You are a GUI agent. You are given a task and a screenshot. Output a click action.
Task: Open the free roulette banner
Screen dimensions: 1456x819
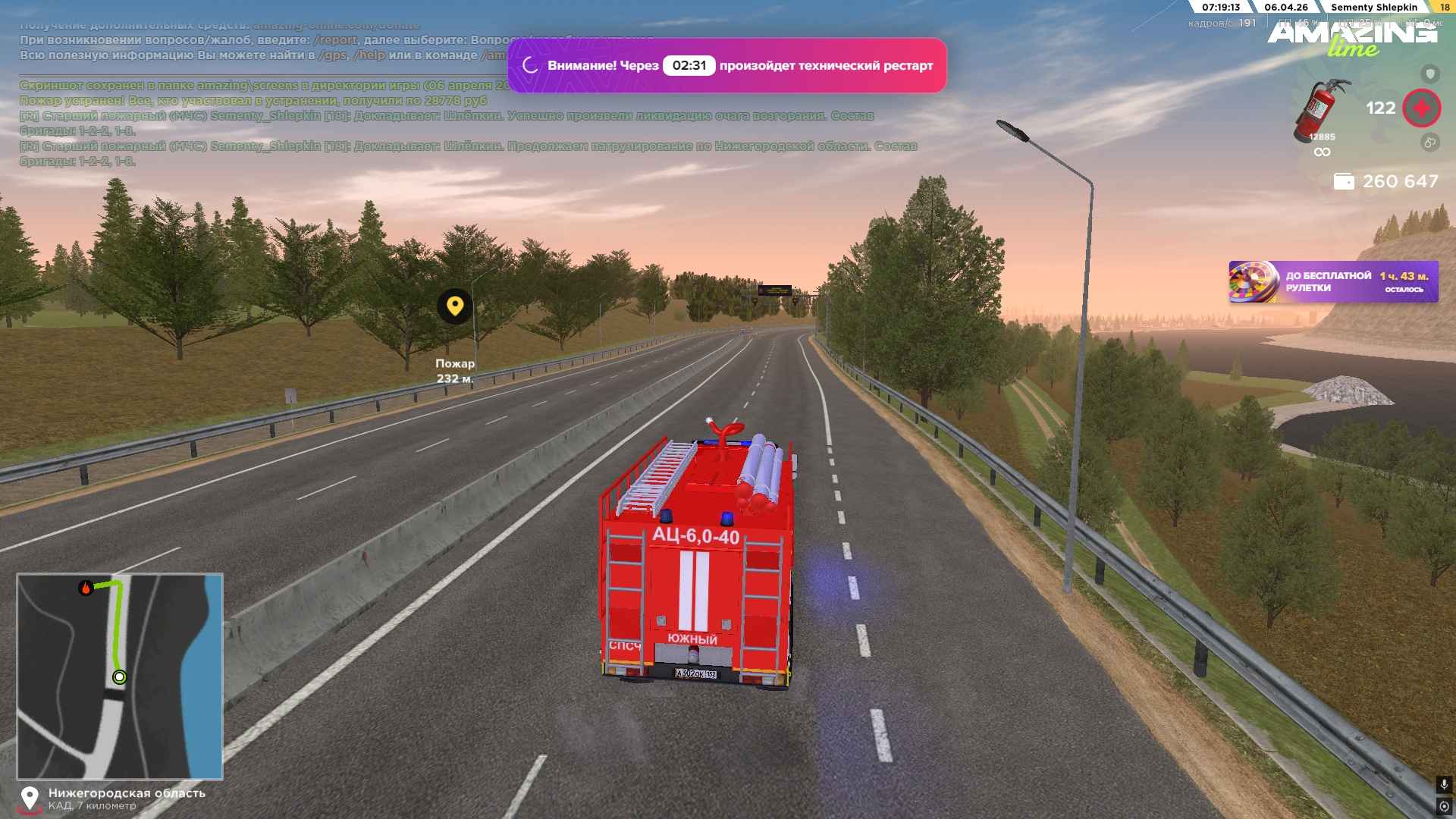[x=1332, y=282]
